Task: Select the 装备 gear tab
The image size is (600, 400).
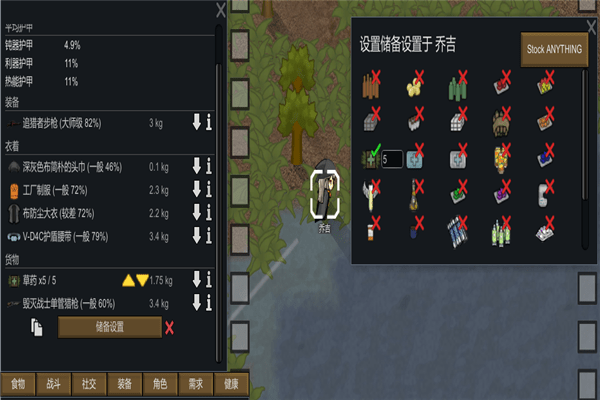Action: 124,383
